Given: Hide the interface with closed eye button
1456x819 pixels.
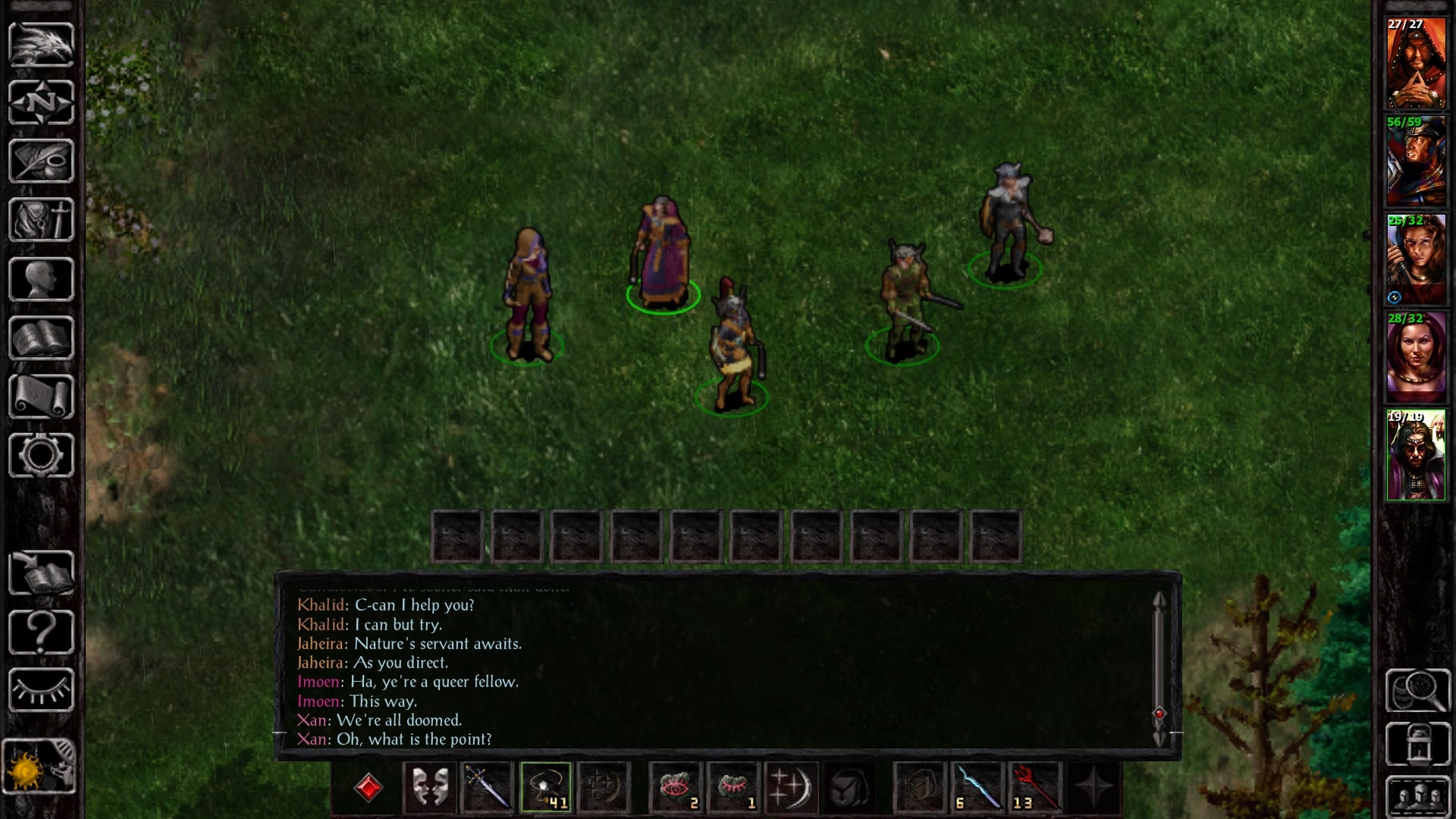Looking at the screenshot, I should (41, 690).
